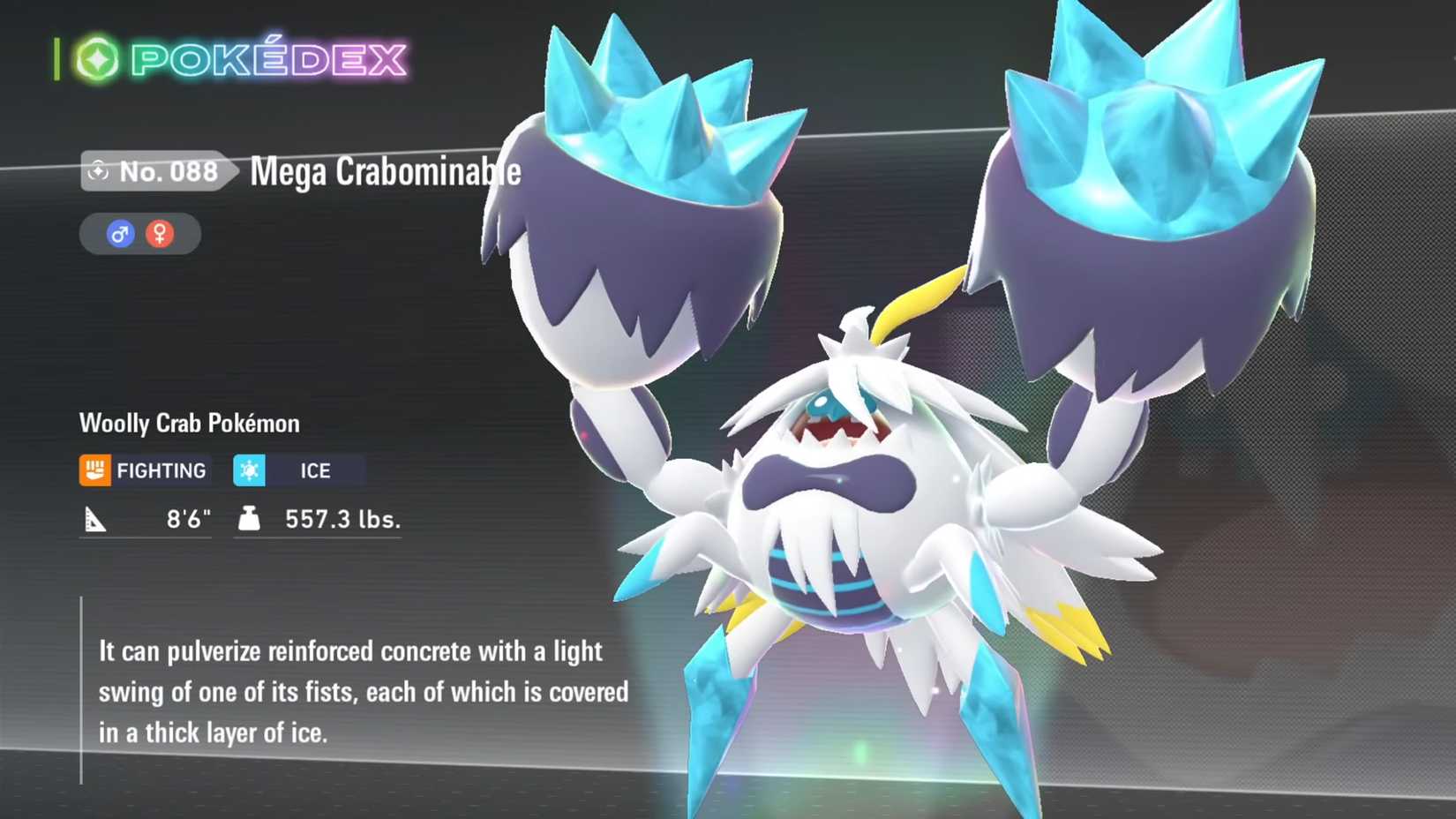
Task: Open the ICE type badge details
Action: coord(296,470)
